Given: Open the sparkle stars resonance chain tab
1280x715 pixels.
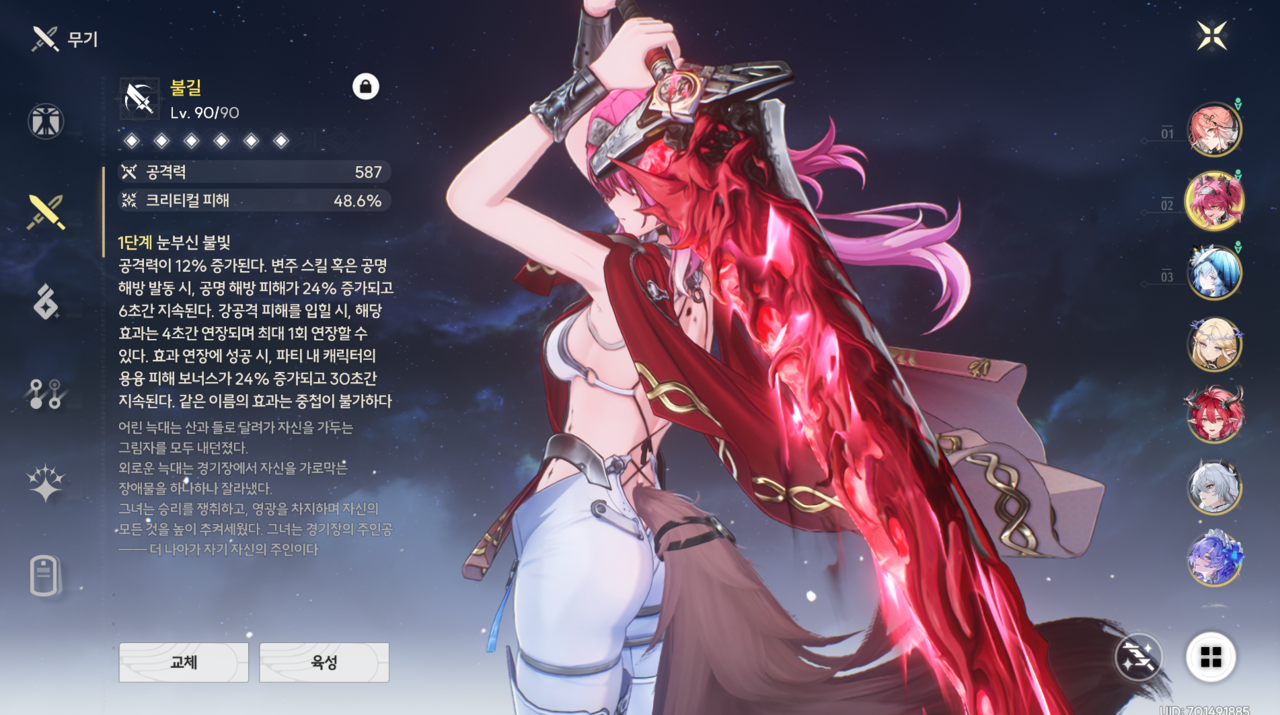Looking at the screenshot, I should tap(46, 484).
